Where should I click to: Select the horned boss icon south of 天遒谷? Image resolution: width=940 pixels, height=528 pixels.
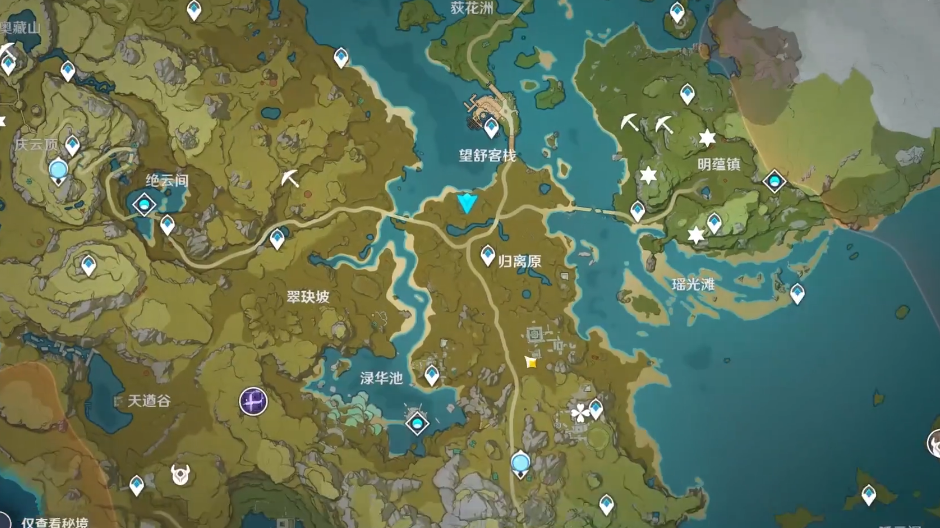tap(181, 474)
